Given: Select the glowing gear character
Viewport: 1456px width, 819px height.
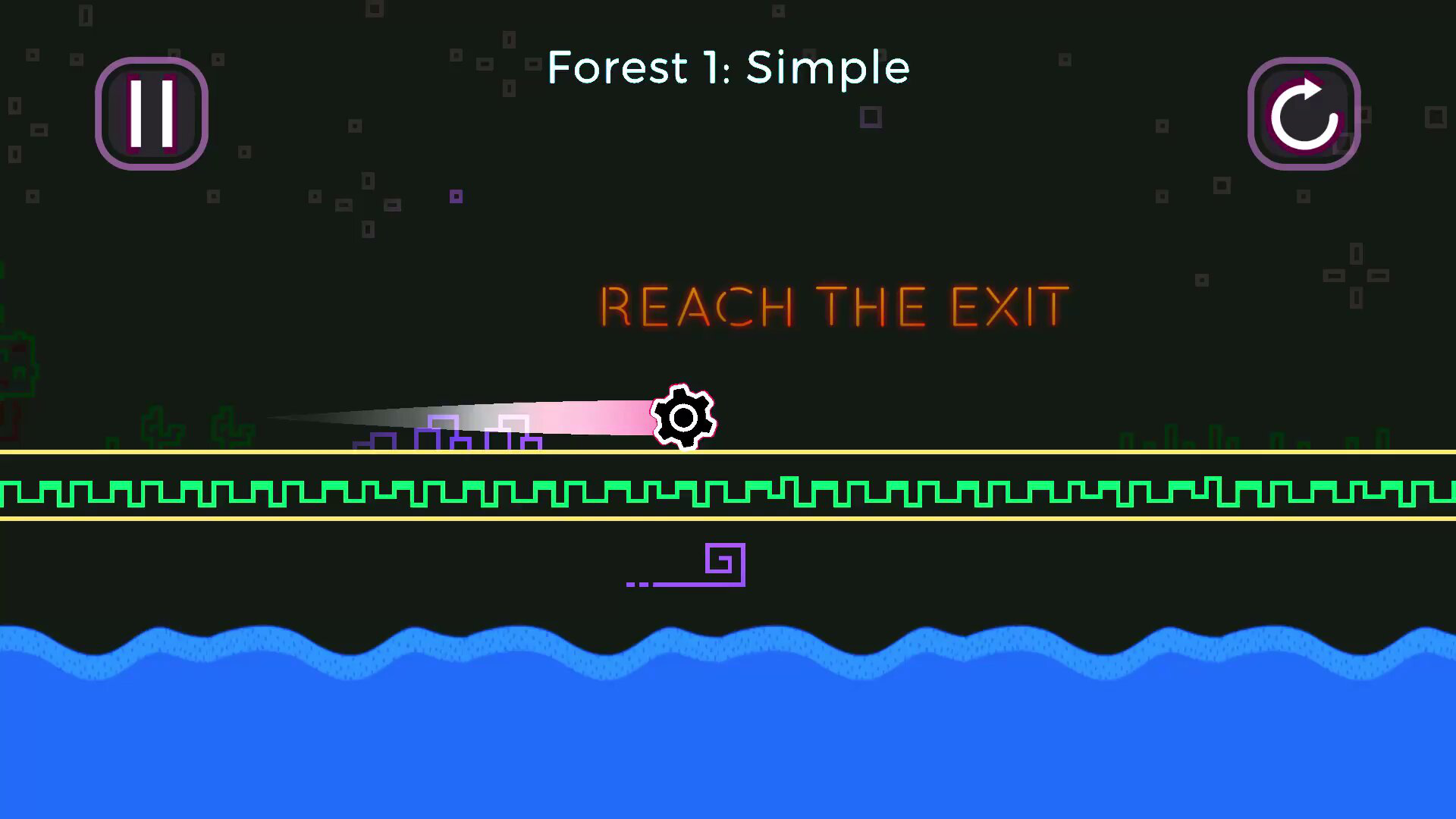Looking at the screenshot, I should point(682,419).
